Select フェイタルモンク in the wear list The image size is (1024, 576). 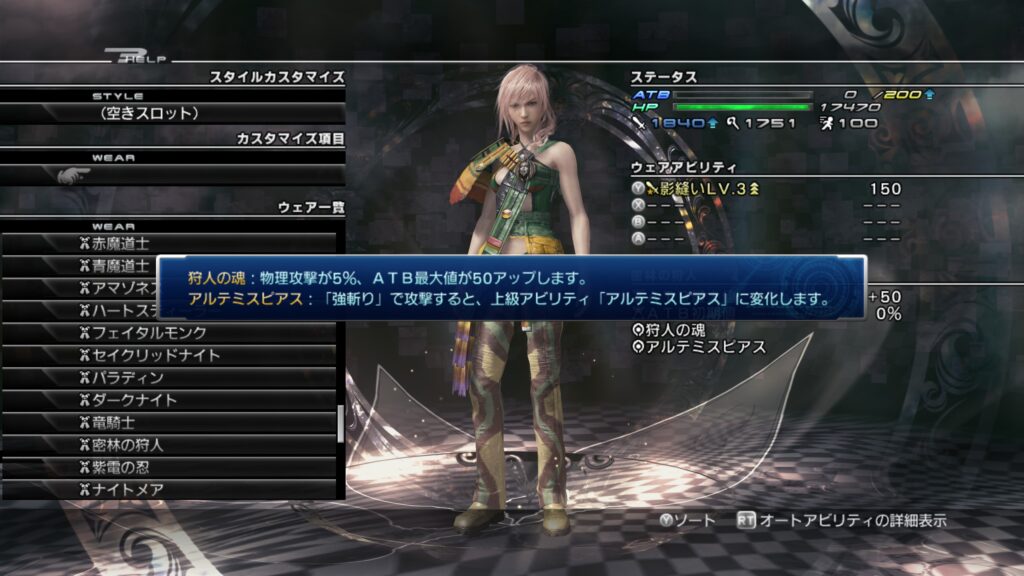[x=170, y=333]
